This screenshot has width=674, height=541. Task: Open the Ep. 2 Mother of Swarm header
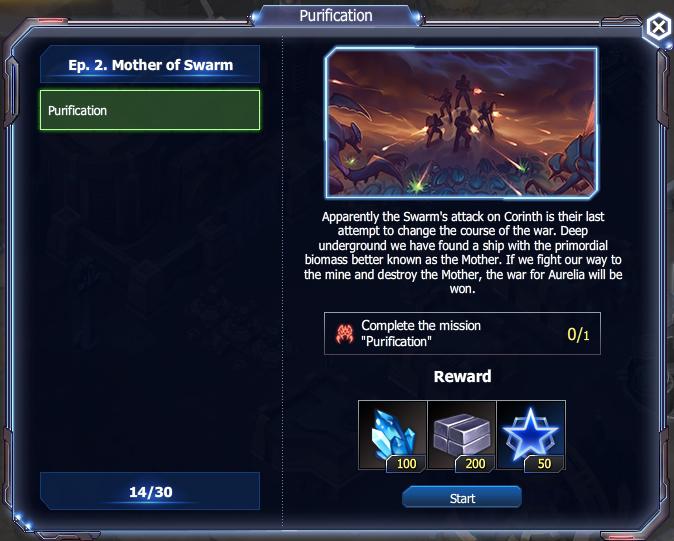coord(150,65)
